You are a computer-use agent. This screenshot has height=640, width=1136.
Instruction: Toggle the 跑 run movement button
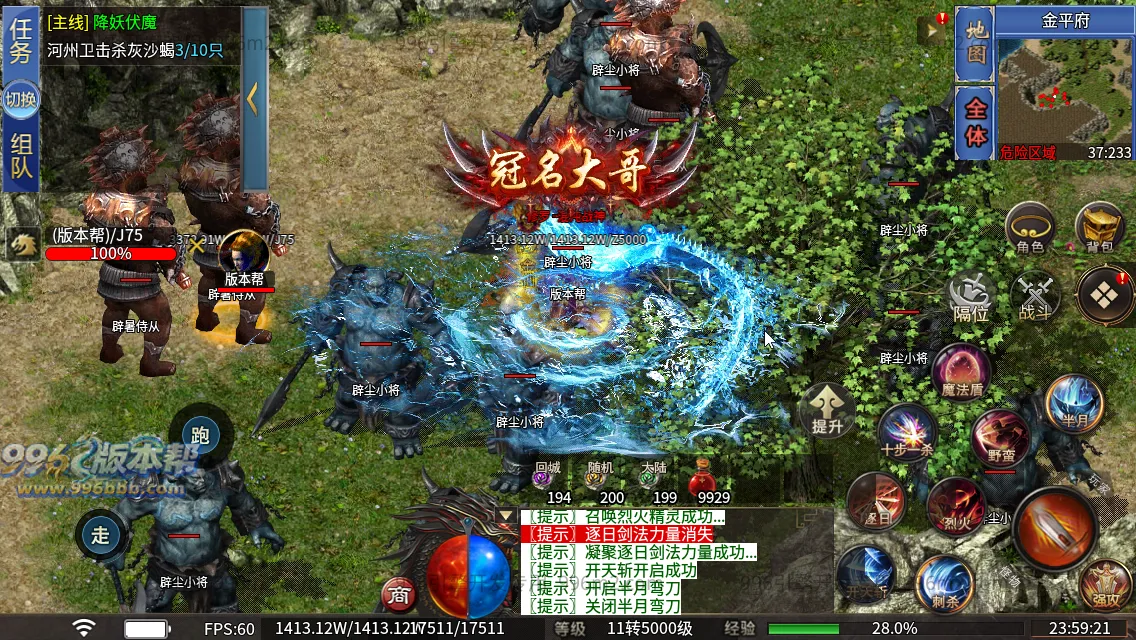pyautogui.click(x=200, y=436)
